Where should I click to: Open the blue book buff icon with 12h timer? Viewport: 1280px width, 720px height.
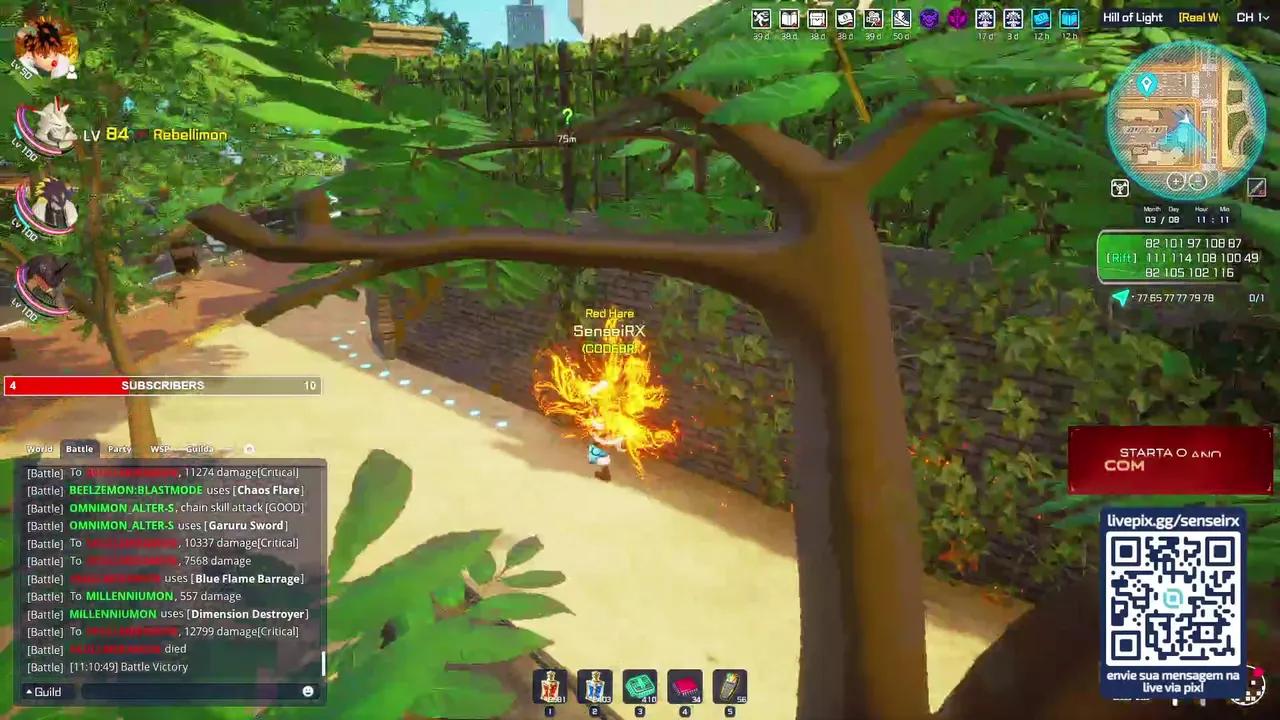point(1068,18)
